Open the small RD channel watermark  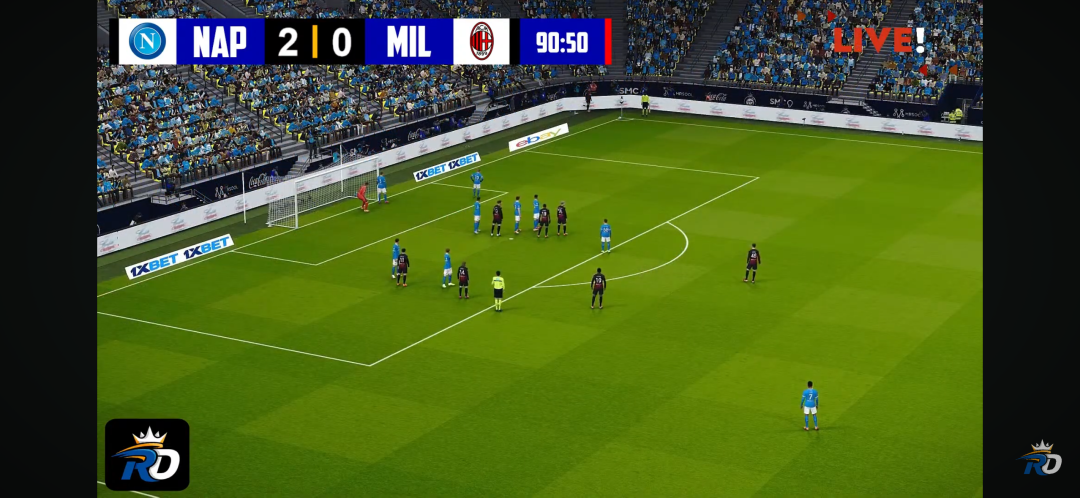1040,458
